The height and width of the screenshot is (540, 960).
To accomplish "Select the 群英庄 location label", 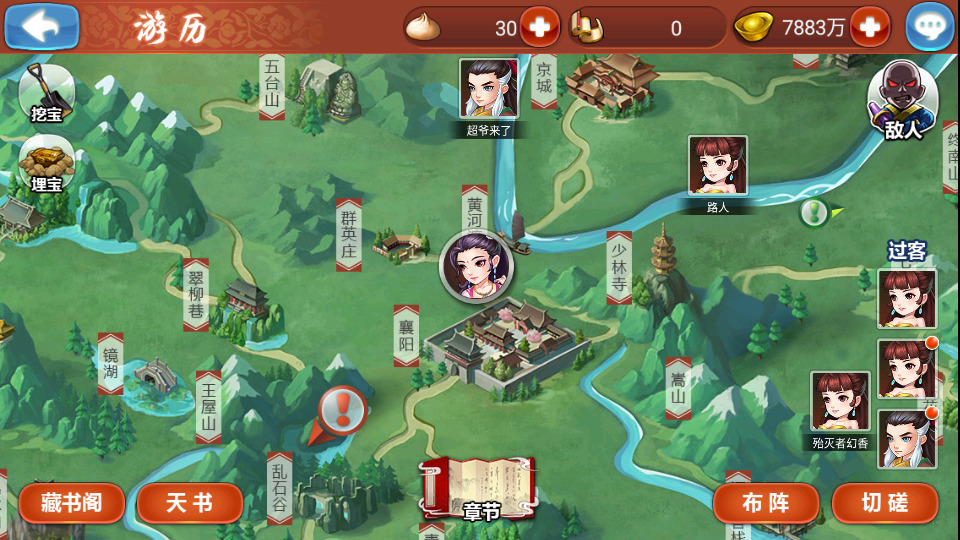I will (x=348, y=234).
